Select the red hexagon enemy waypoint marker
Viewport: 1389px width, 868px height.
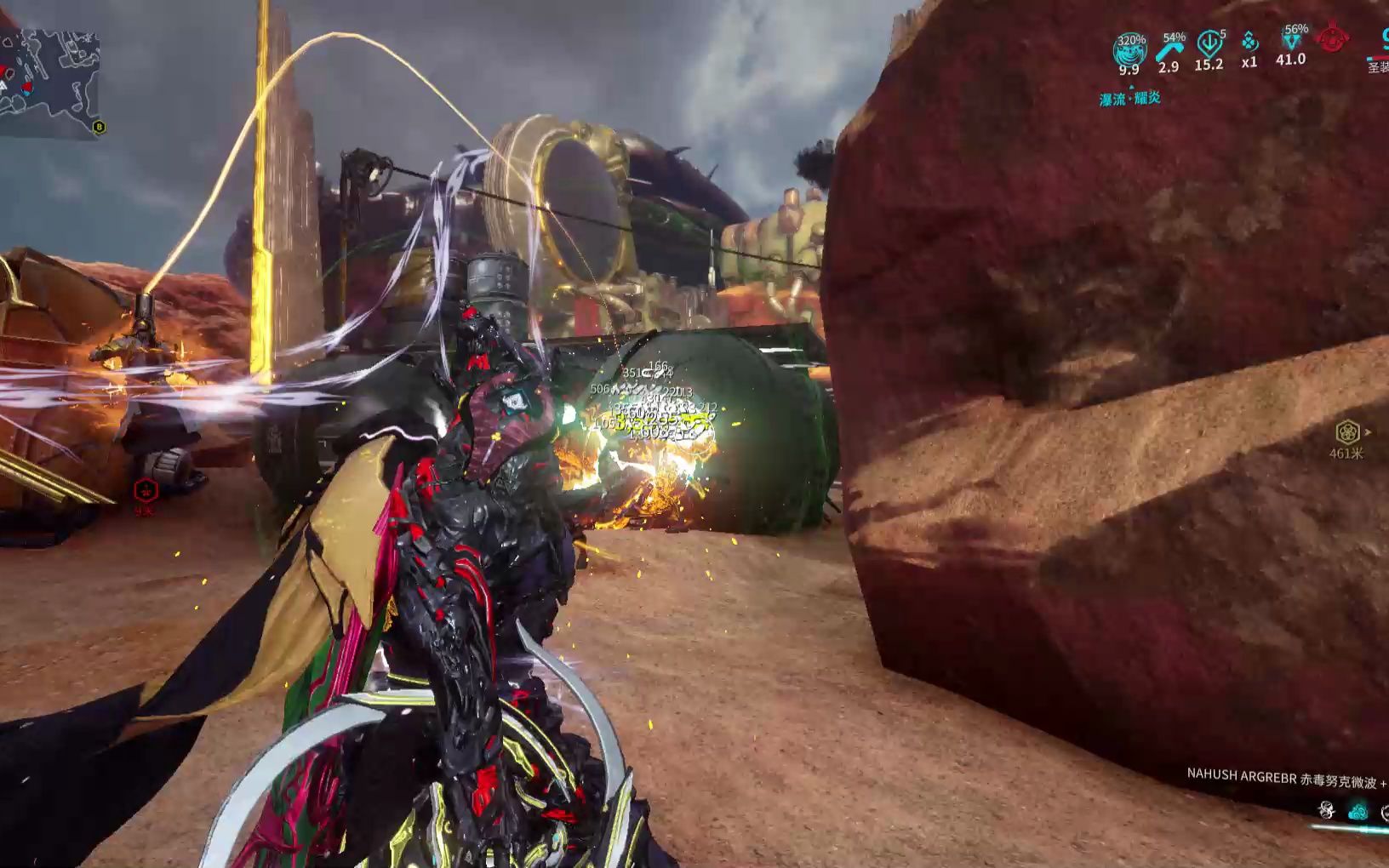click(146, 490)
